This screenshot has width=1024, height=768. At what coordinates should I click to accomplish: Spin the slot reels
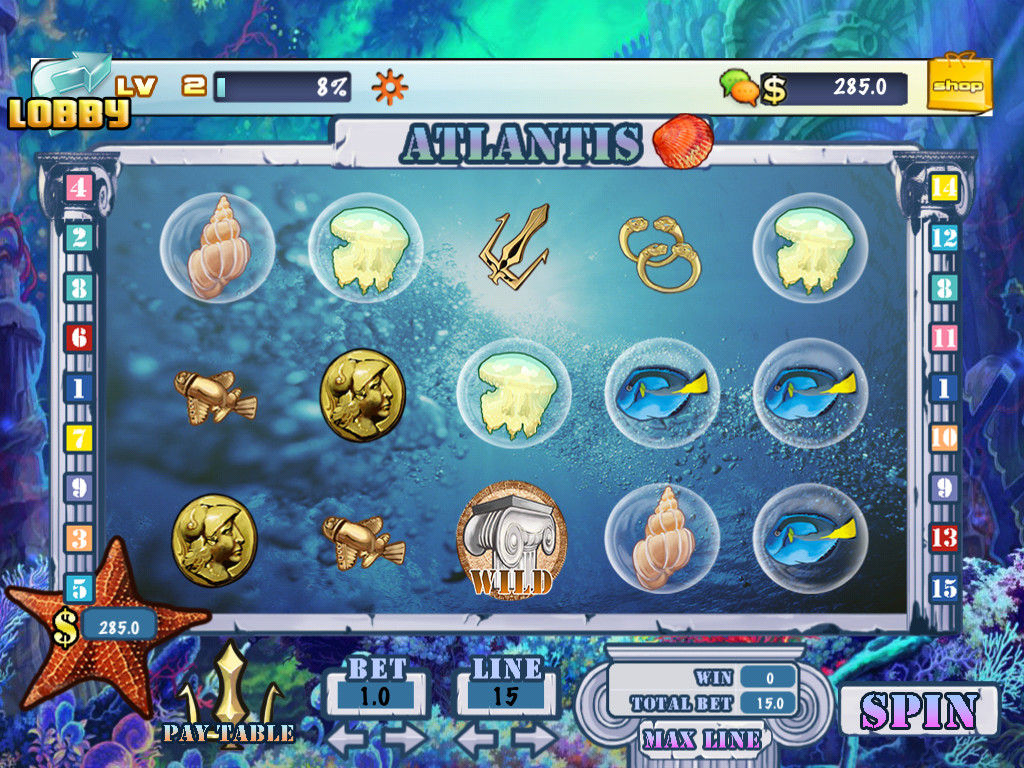(918, 711)
